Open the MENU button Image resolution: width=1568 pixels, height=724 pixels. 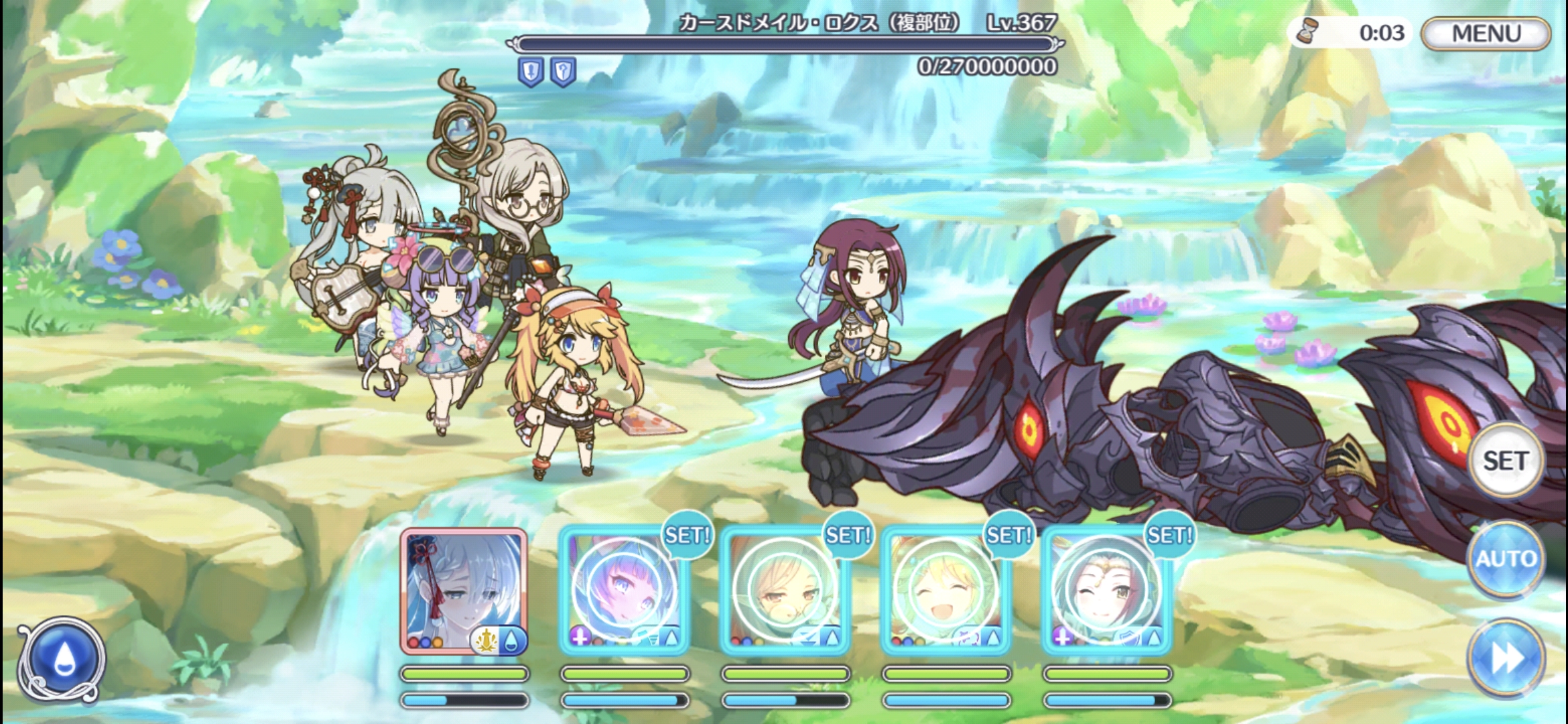1485,34
